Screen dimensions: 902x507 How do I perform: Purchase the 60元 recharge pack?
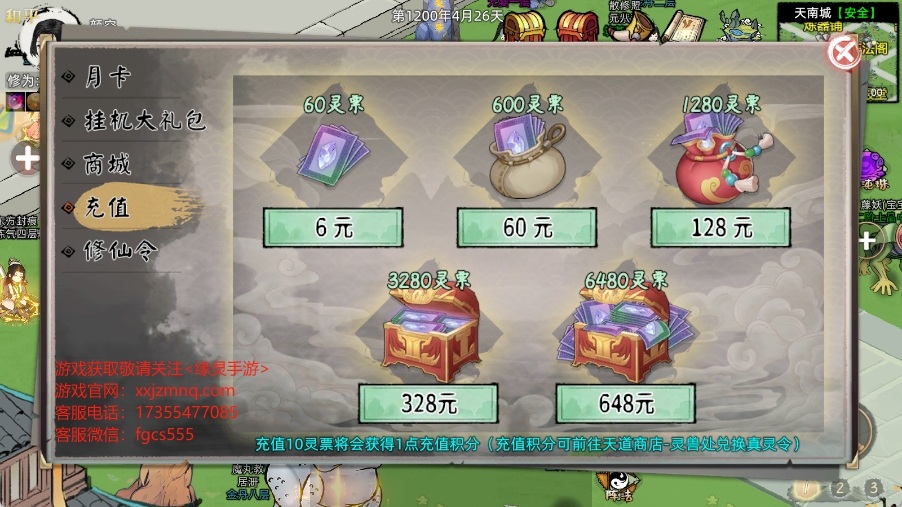(x=527, y=228)
